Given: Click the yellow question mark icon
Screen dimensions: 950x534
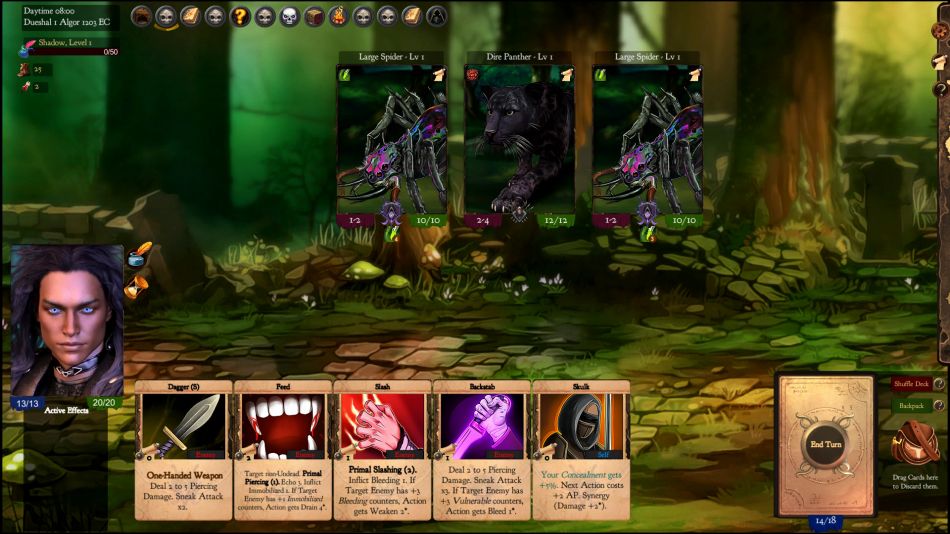Looking at the screenshot, I should click(x=240, y=16).
